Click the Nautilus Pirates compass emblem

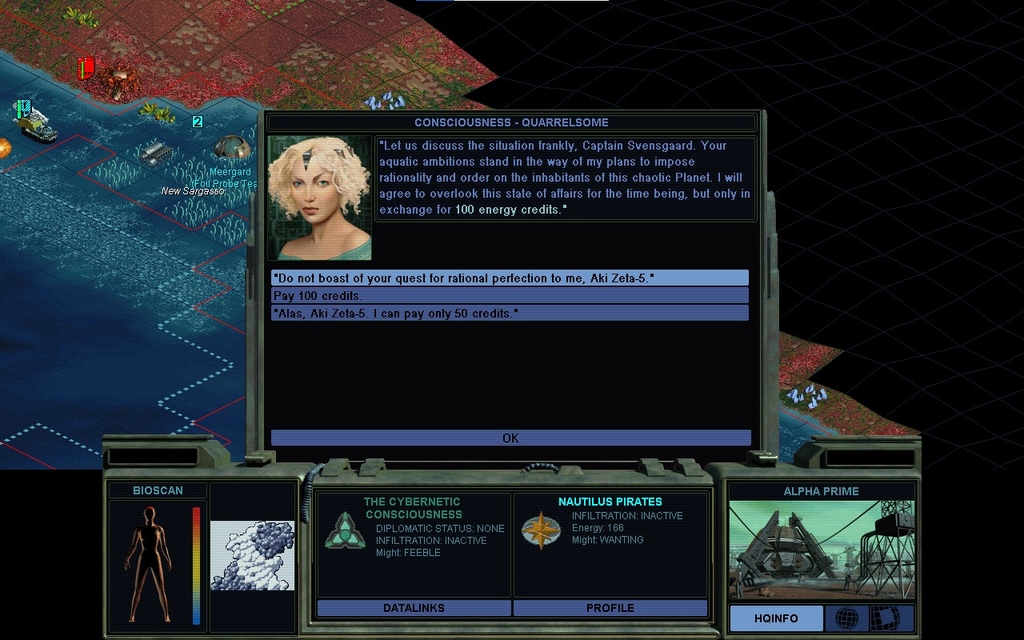(x=541, y=531)
